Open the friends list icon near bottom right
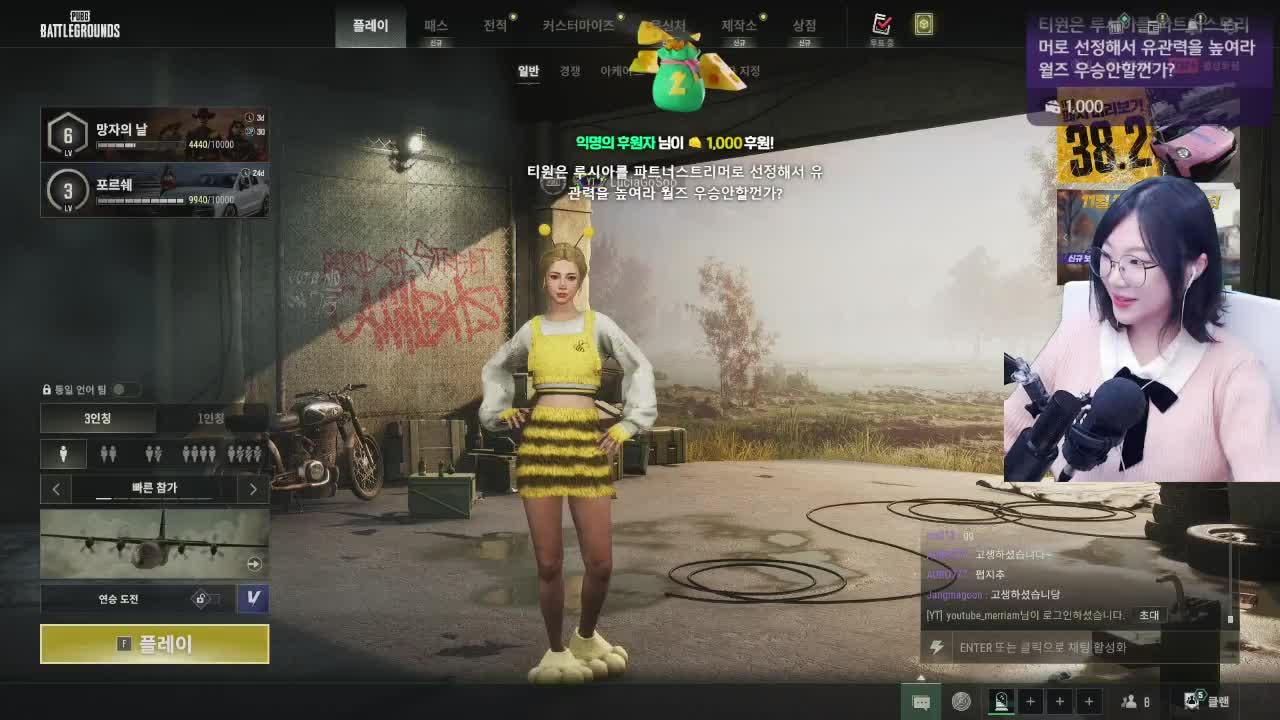The height and width of the screenshot is (720, 1280). pyautogui.click(x=1129, y=701)
